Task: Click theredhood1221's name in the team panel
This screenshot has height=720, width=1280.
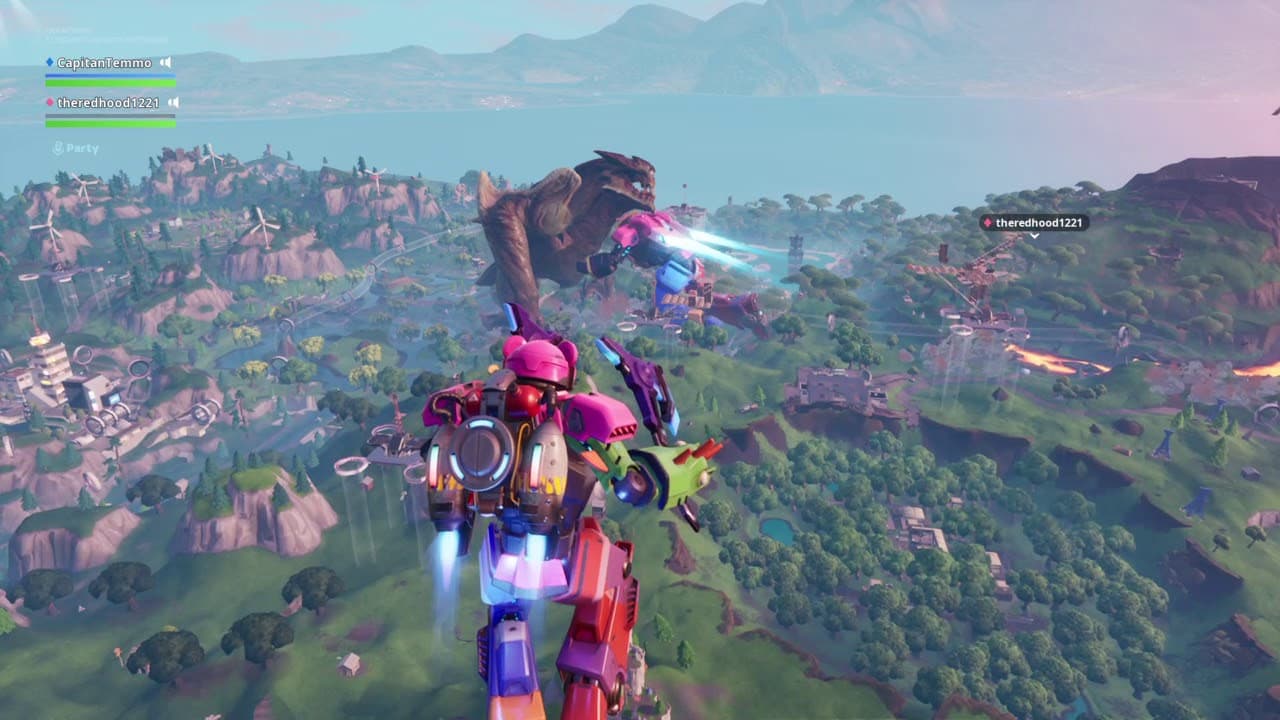Action: 108,102
